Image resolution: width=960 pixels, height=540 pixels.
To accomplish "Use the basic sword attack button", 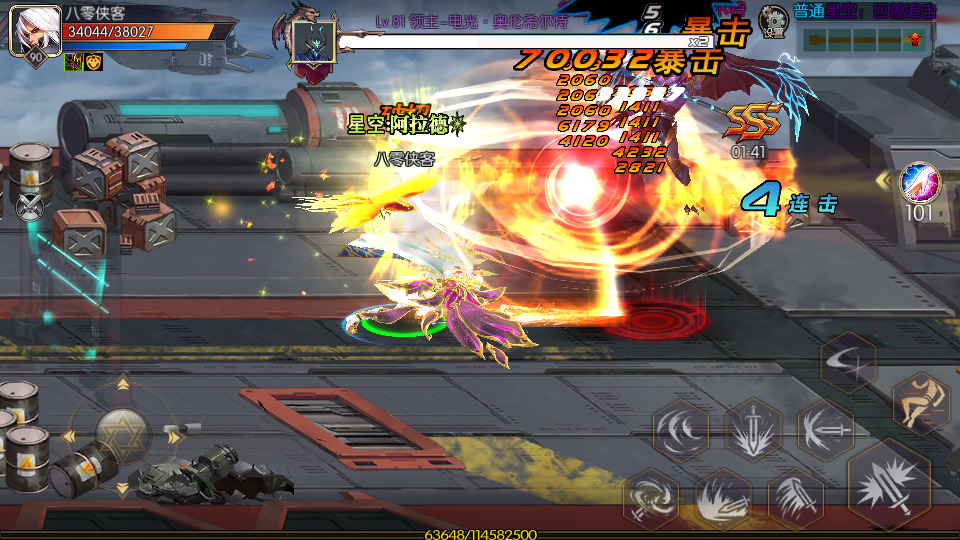I will coord(888,485).
